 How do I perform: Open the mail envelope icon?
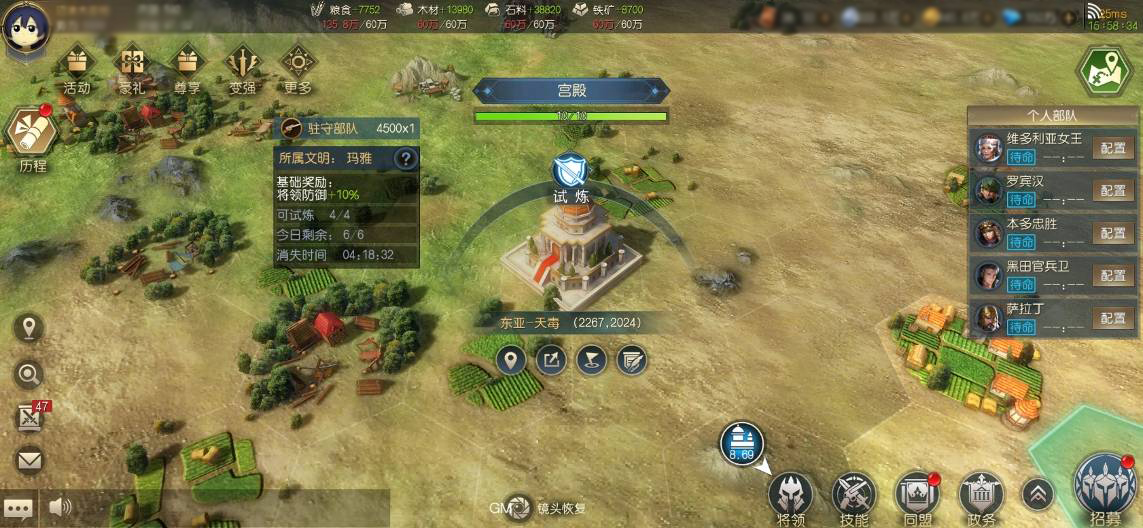(30, 461)
